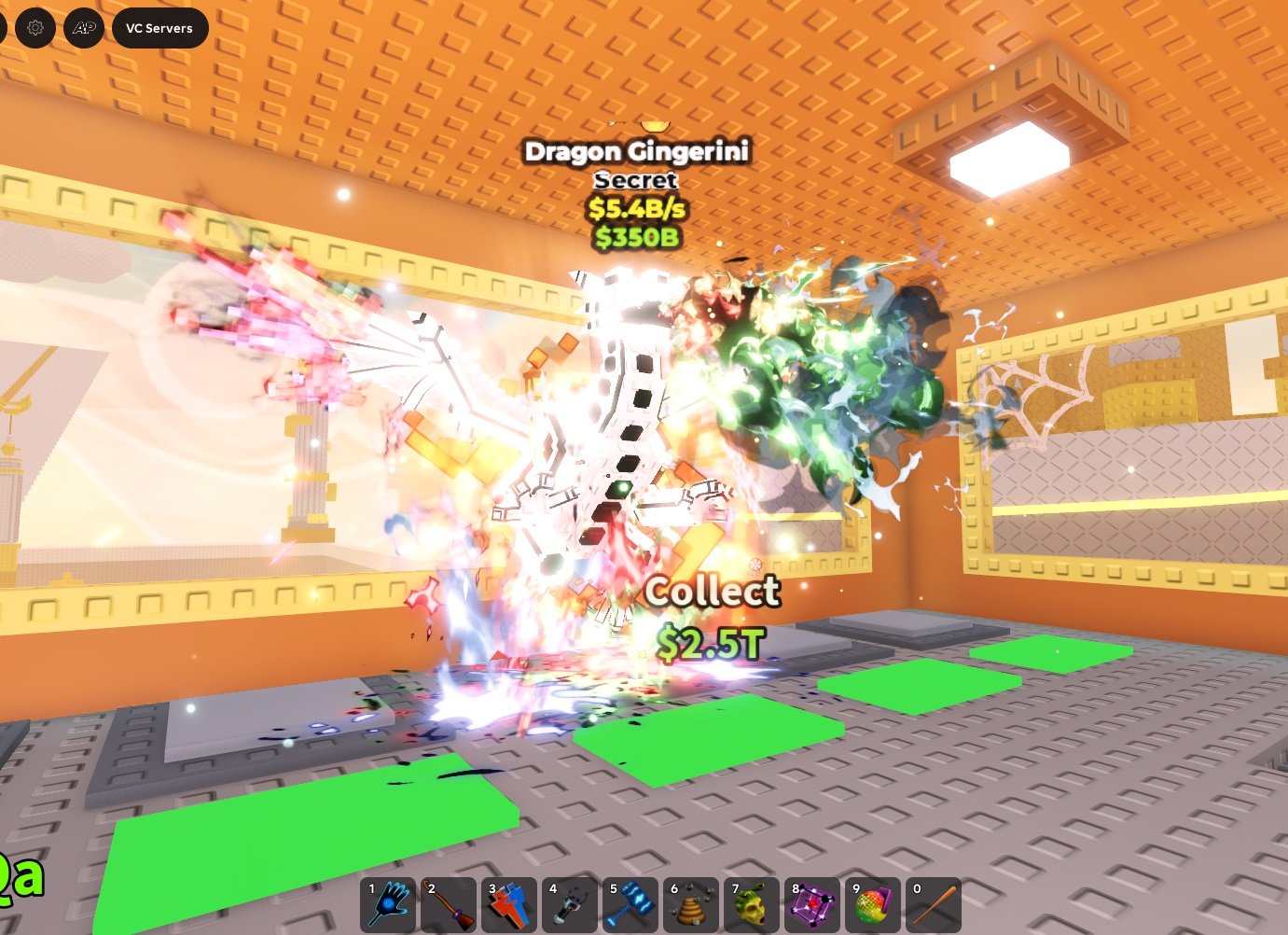1288x935 pixels.
Task: Equip the rainbow disco ball in slot 9
Action: tap(874, 904)
